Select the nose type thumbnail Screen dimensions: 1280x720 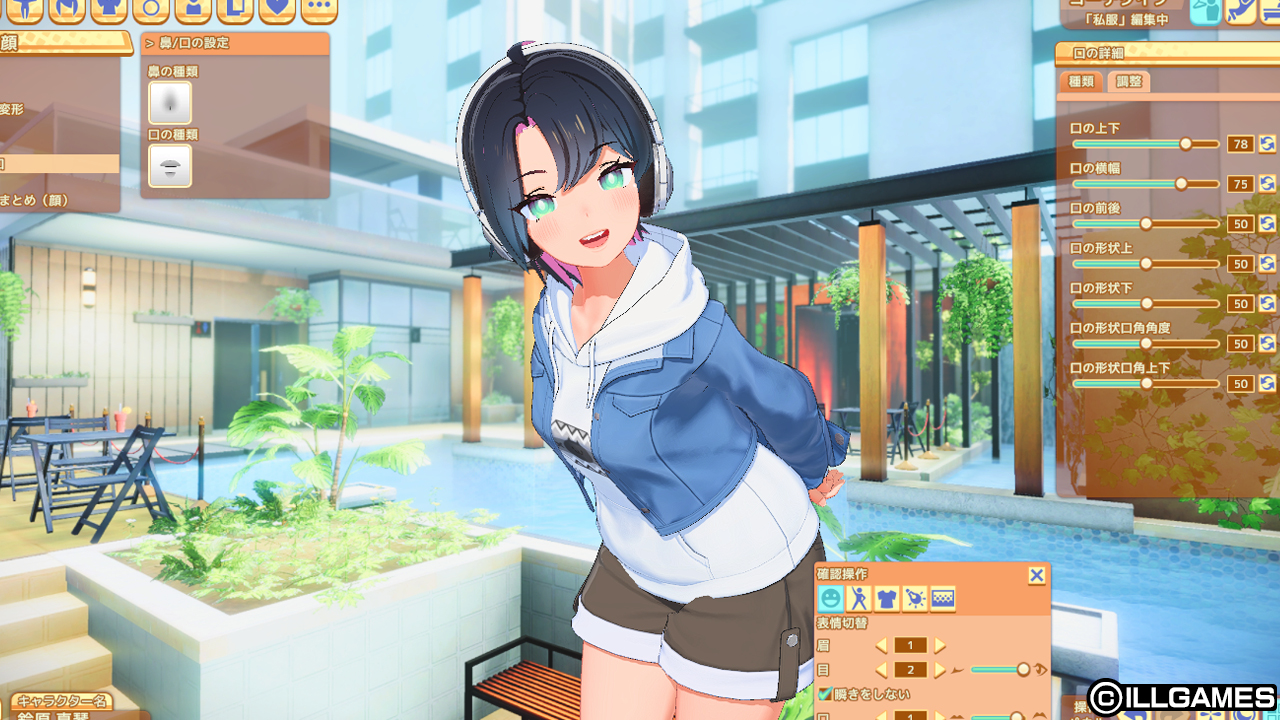tap(170, 103)
